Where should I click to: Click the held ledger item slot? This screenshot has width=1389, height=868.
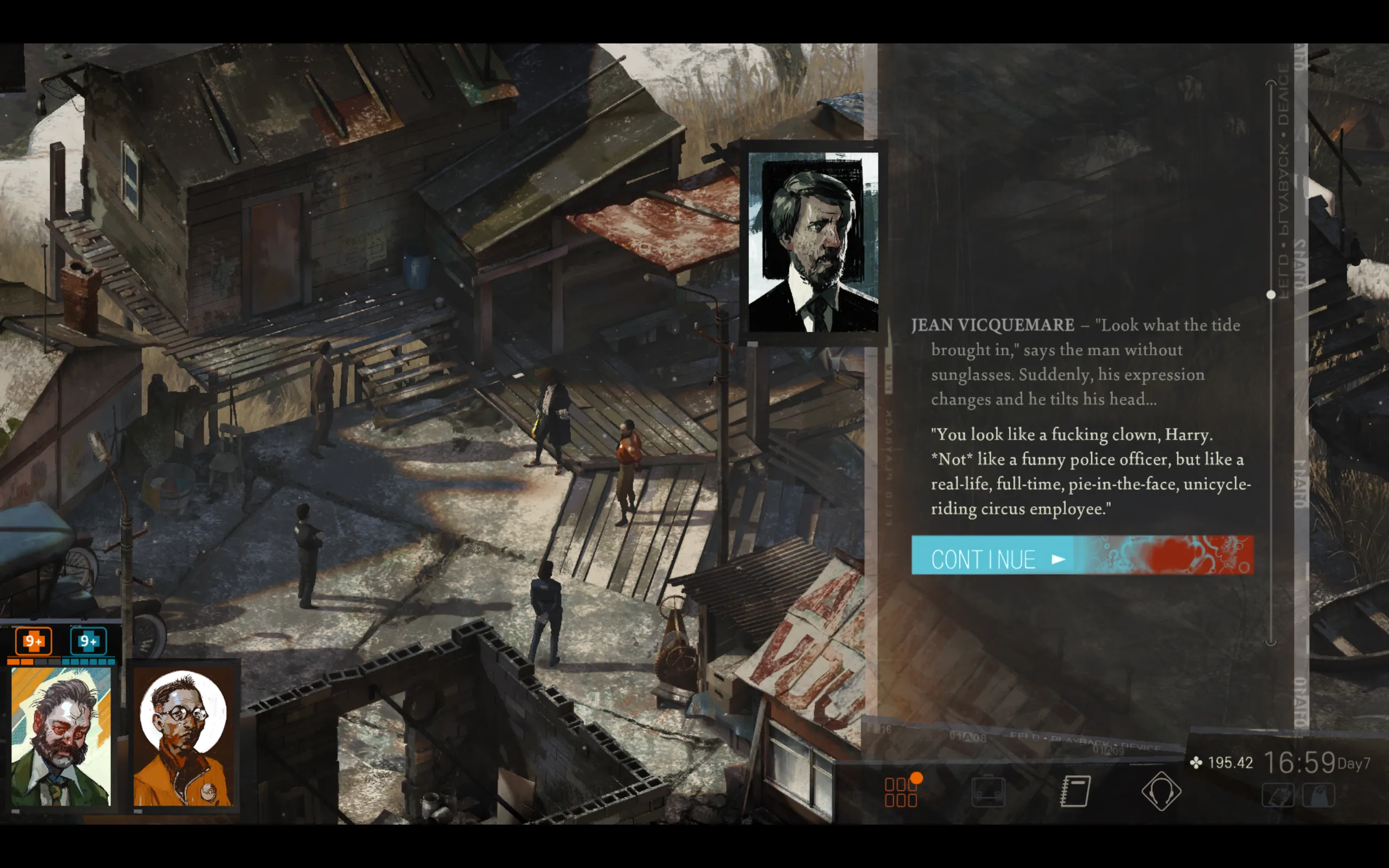pos(1278,796)
